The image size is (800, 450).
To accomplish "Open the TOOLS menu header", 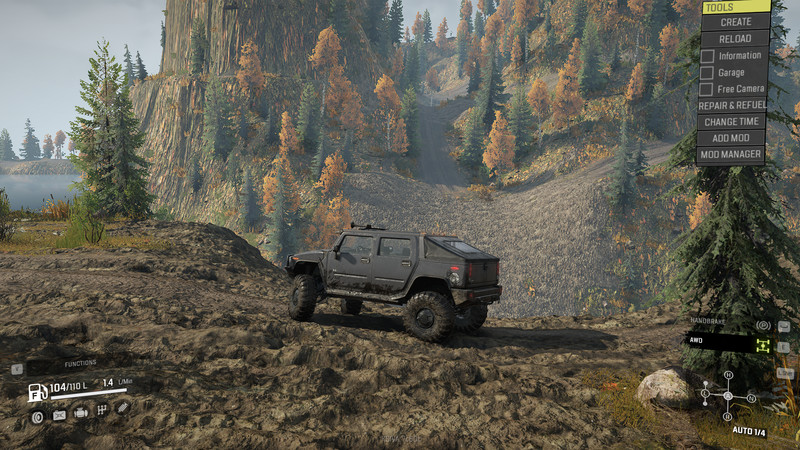I will point(736,7).
